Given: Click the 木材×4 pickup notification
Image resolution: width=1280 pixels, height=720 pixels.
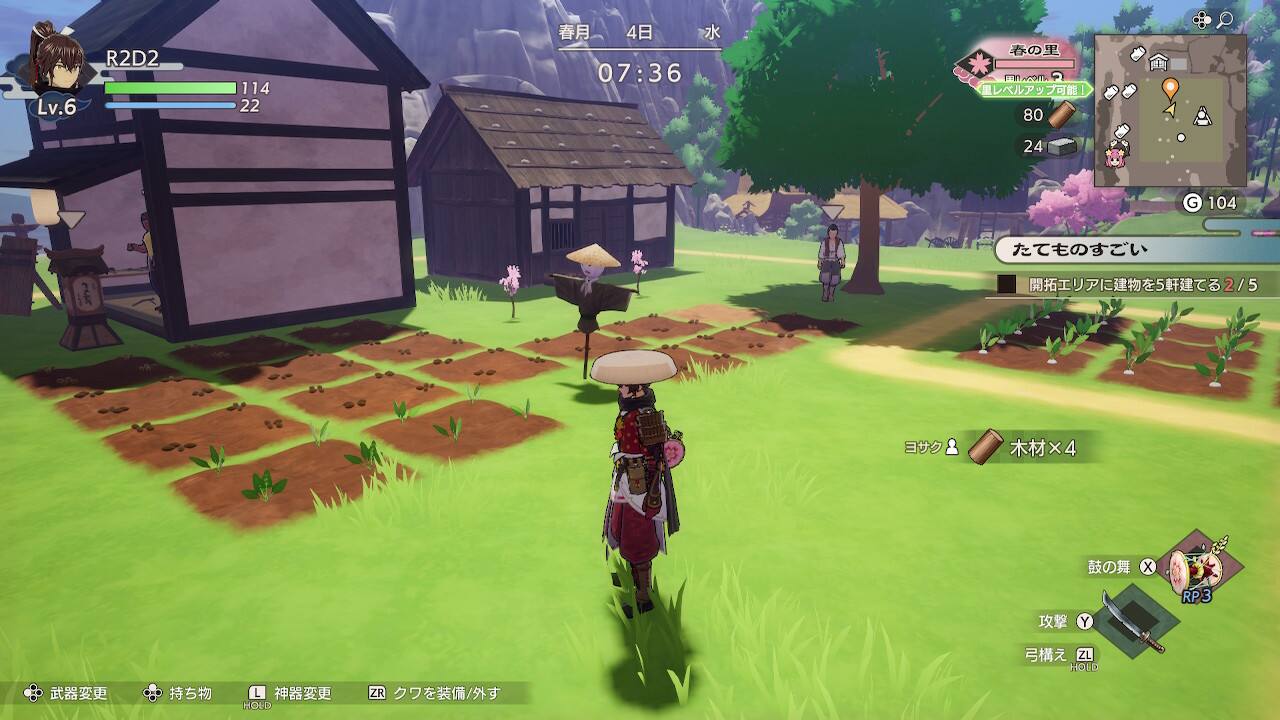Looking at the screenshot, I should (x=1030, y=447).
